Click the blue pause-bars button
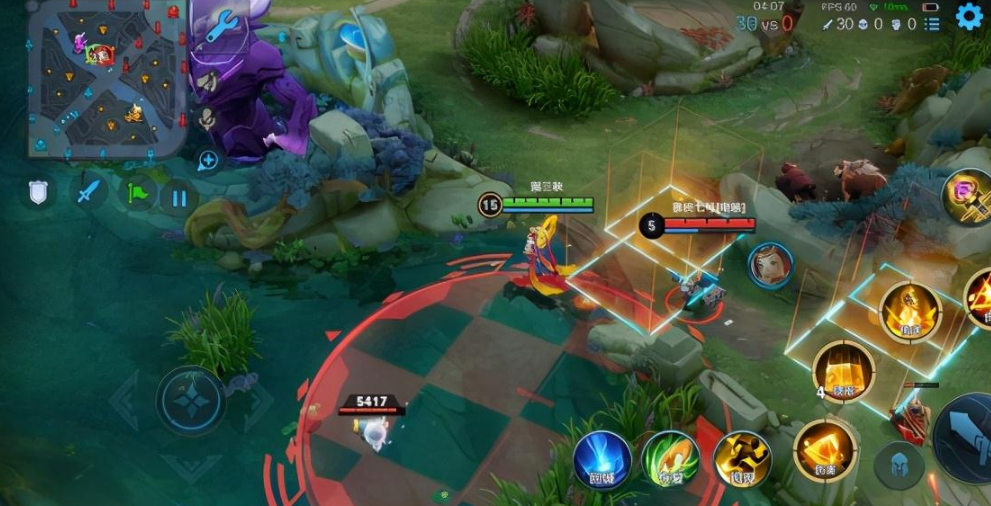 (x=179, y=197)
